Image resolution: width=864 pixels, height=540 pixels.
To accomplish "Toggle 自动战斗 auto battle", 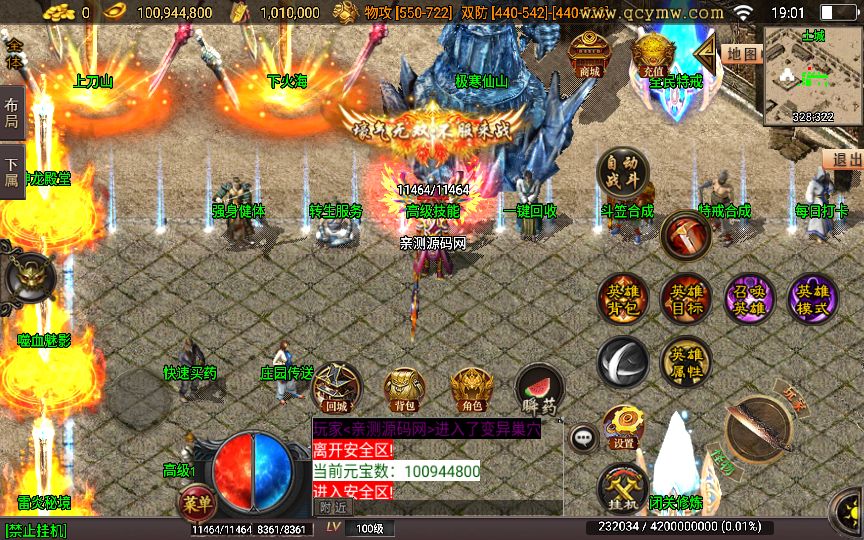I will [621, 173].
